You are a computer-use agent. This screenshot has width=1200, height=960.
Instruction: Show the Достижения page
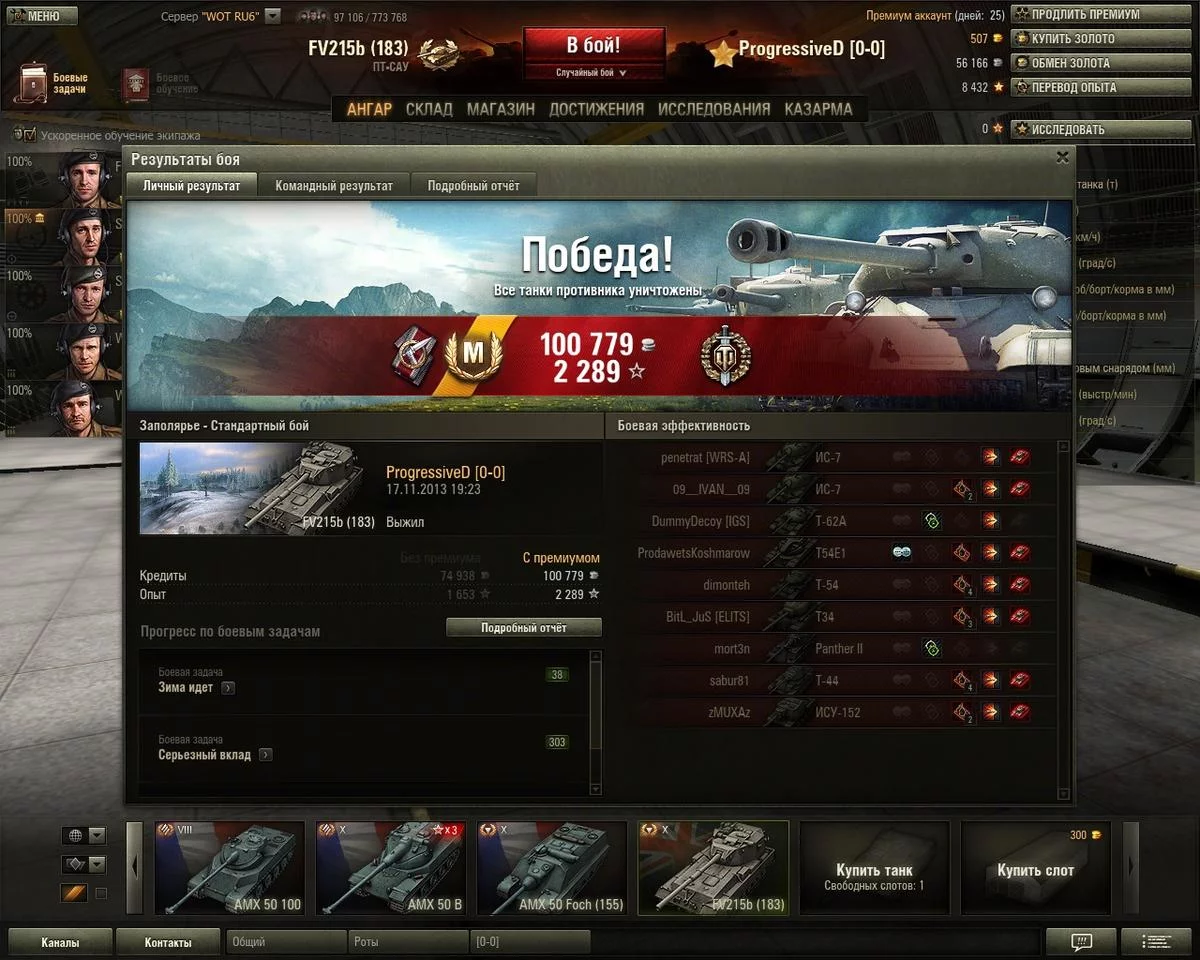click(596, 109)
